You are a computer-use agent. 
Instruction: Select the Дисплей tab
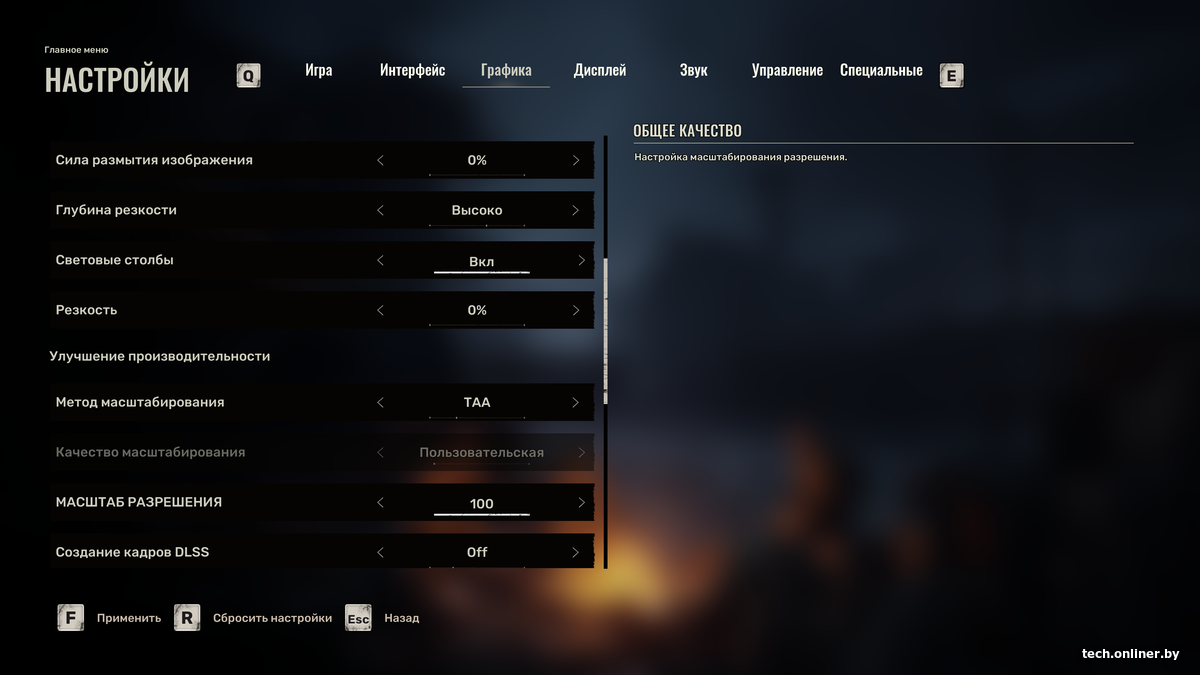click(x=600, y=71)
